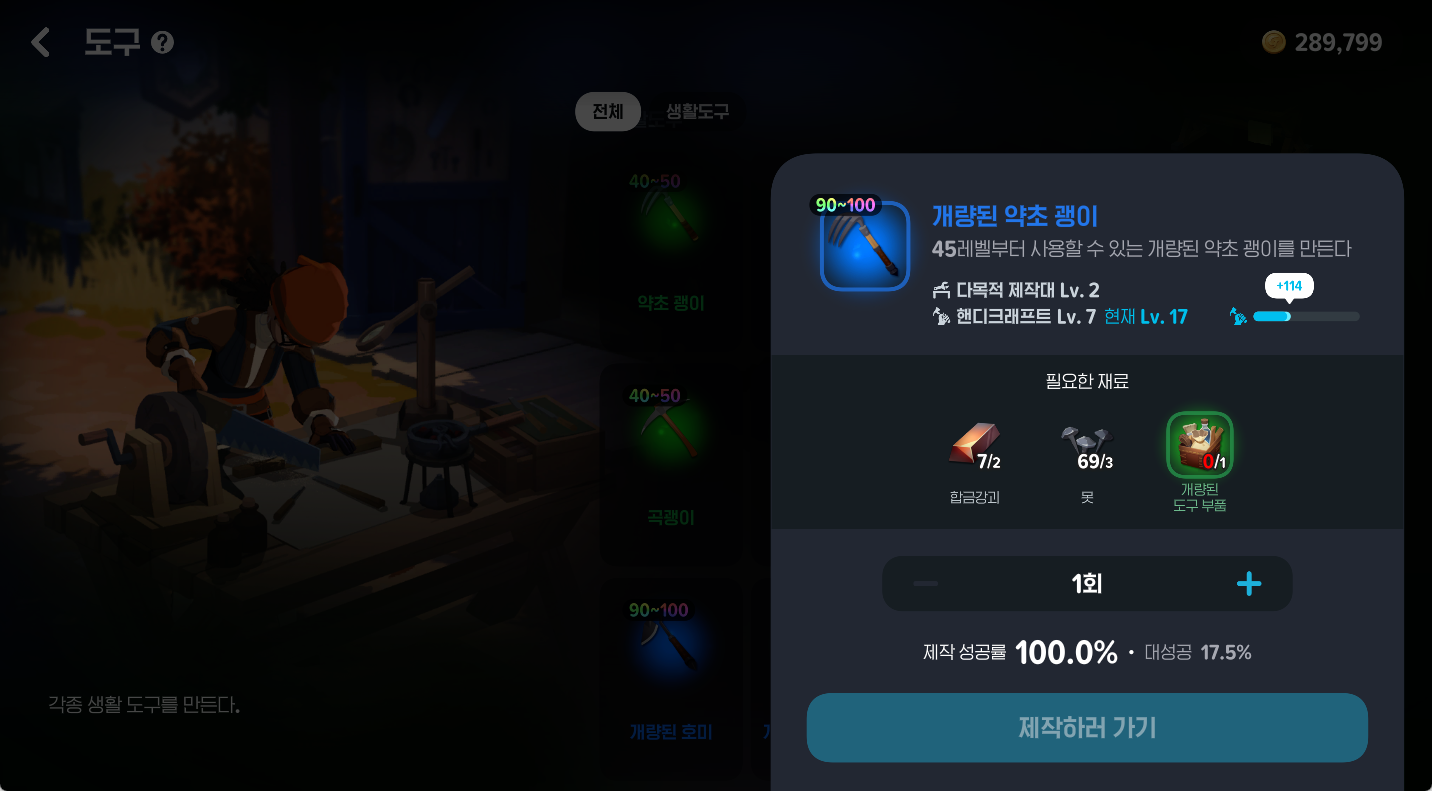Click the 1회 quantity field
This screenshot has width=1432, height=791.
click(x=1086, y=583)
